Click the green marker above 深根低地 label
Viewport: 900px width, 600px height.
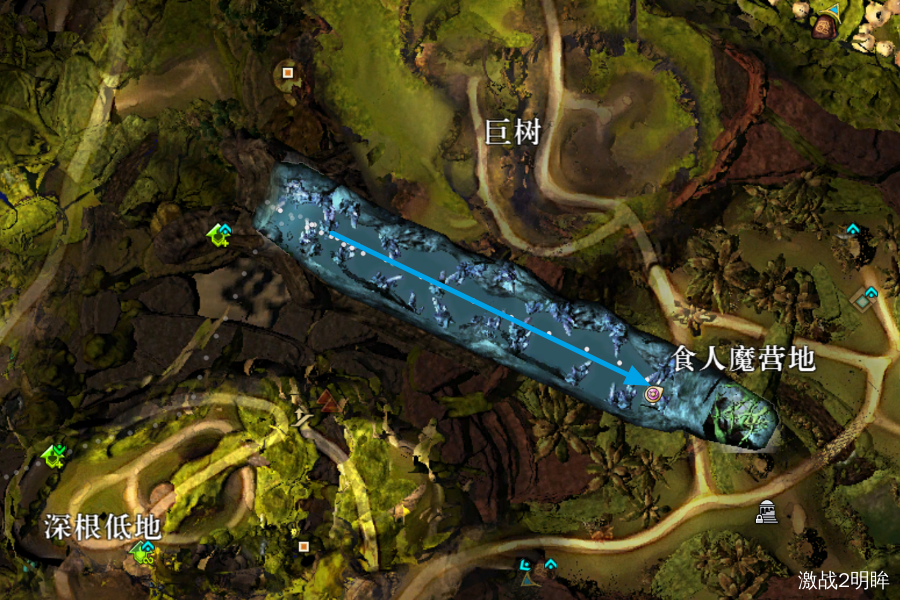[x=53, y=456]
